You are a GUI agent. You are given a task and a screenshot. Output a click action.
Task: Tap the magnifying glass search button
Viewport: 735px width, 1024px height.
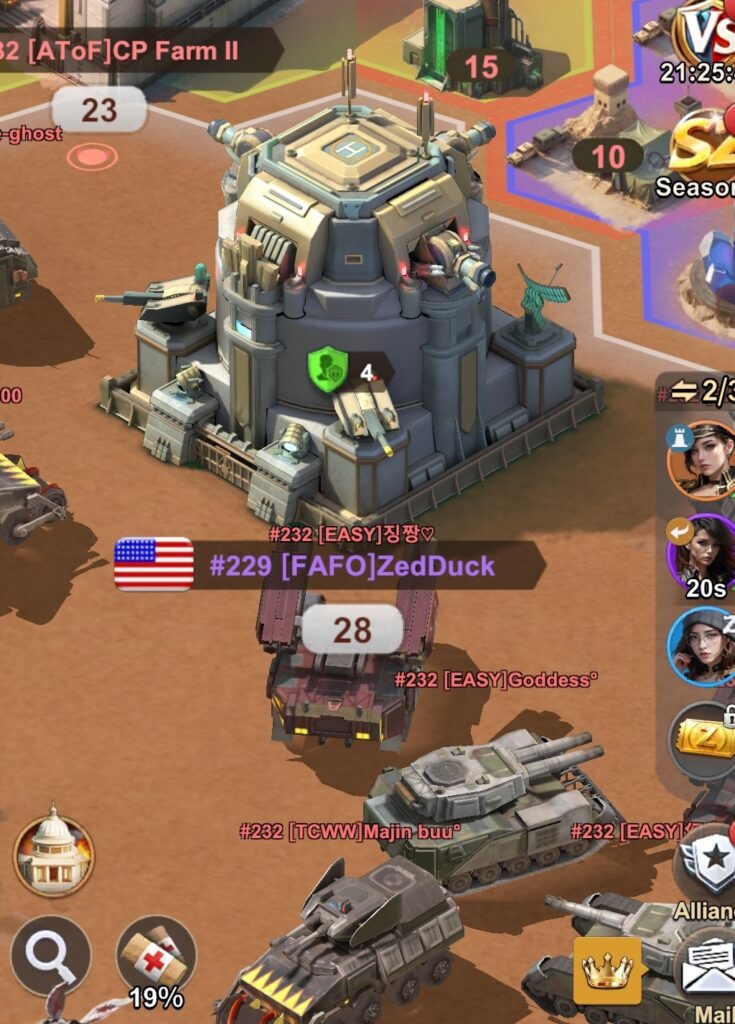click(x=51, y=956)
